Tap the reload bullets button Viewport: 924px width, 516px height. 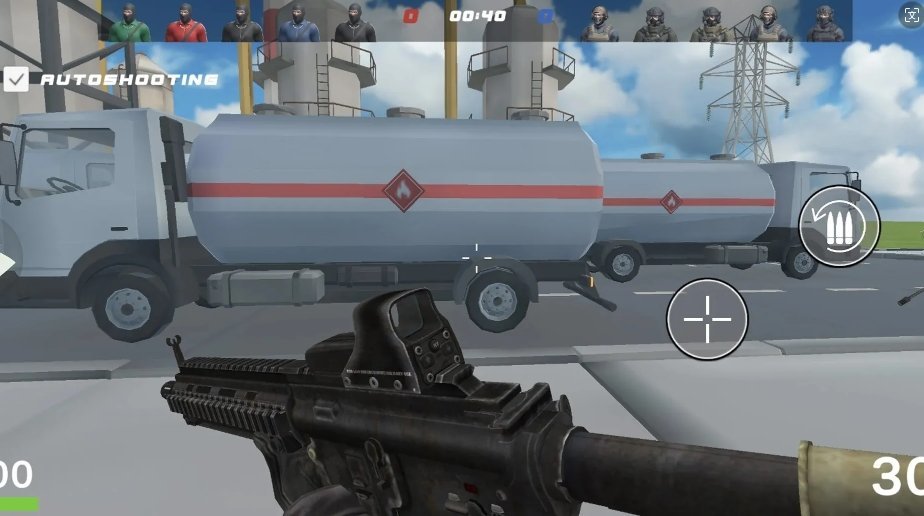click(x=839, y=225)
